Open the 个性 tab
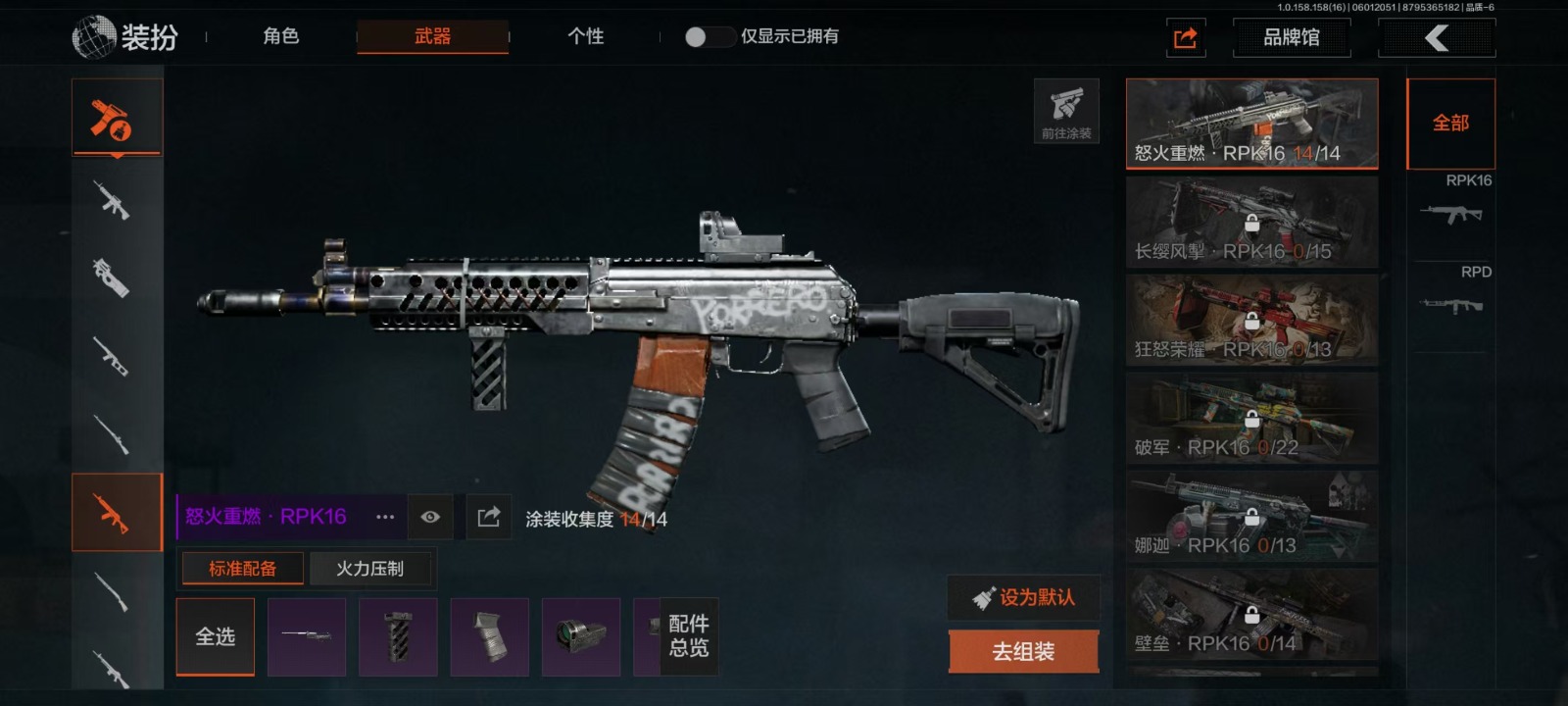The height and width of the screenshot is (706, 1568). (585, 36)
